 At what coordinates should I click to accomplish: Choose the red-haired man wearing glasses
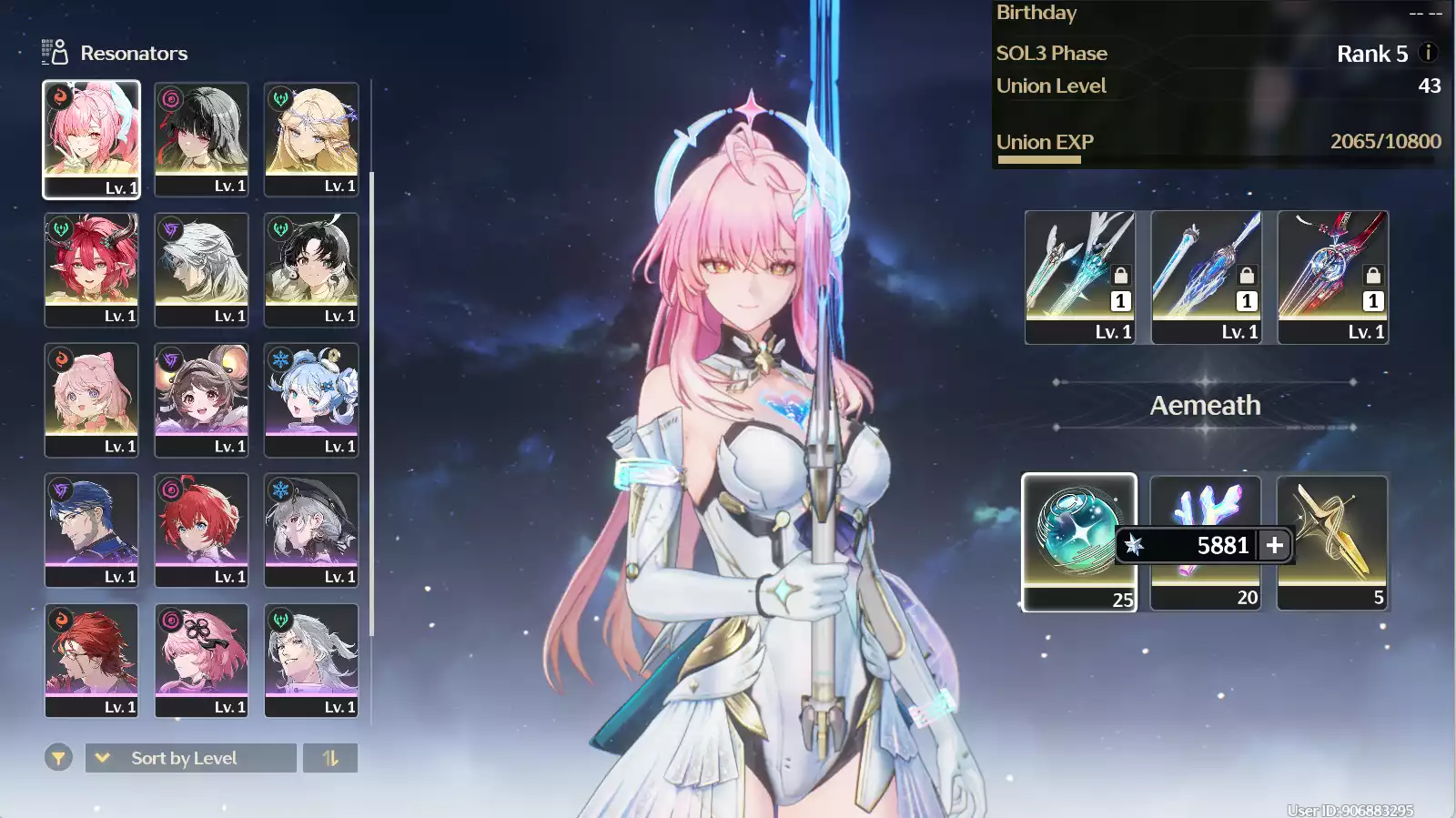coord(91,660)
